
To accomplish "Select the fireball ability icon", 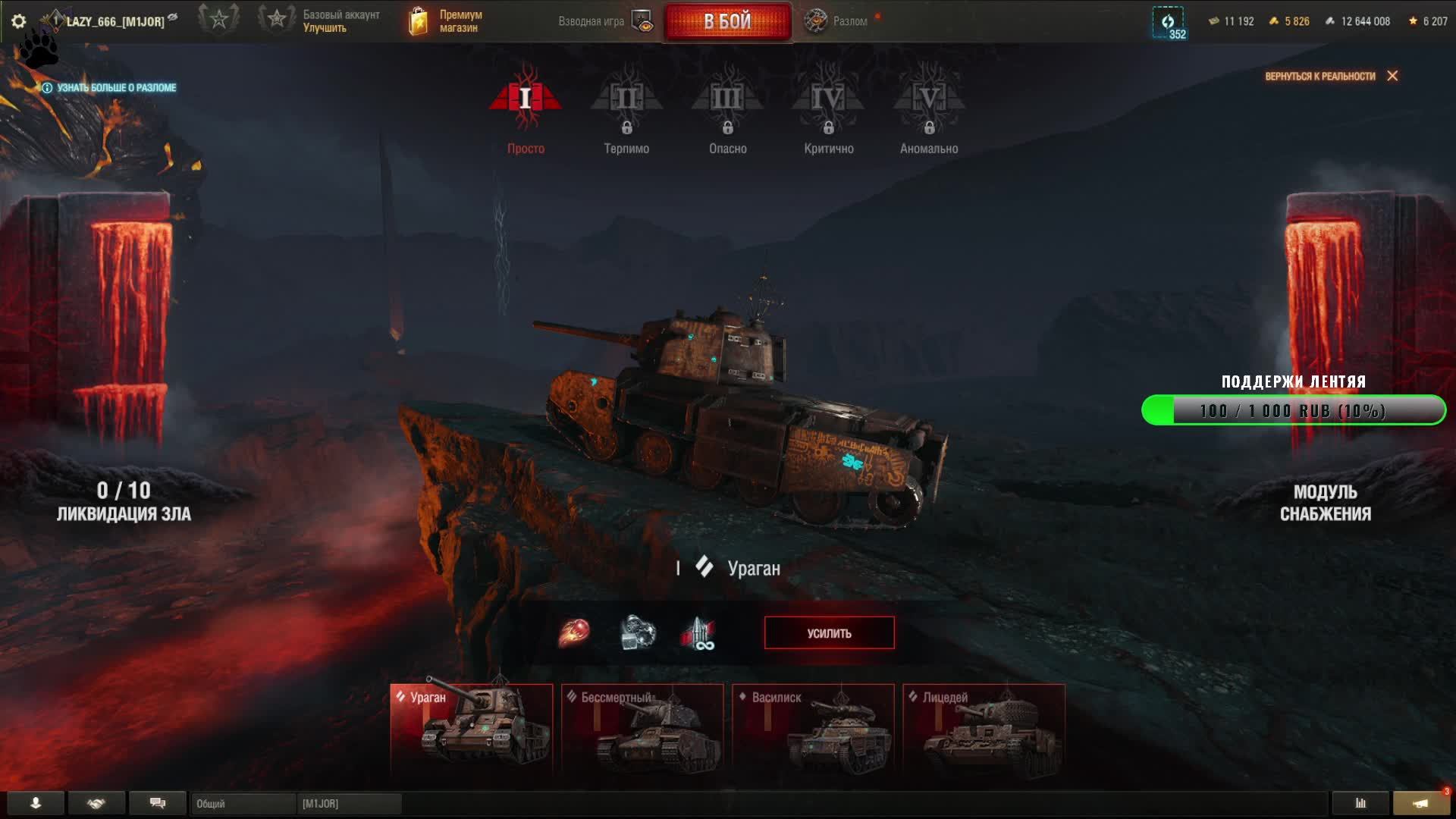I will (x=574, y=633).
